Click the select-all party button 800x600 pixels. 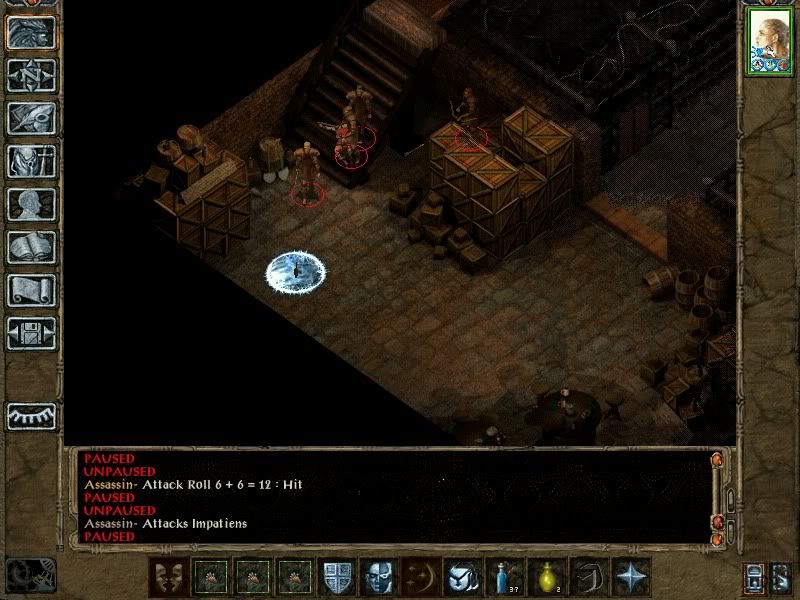click(755, 578)
